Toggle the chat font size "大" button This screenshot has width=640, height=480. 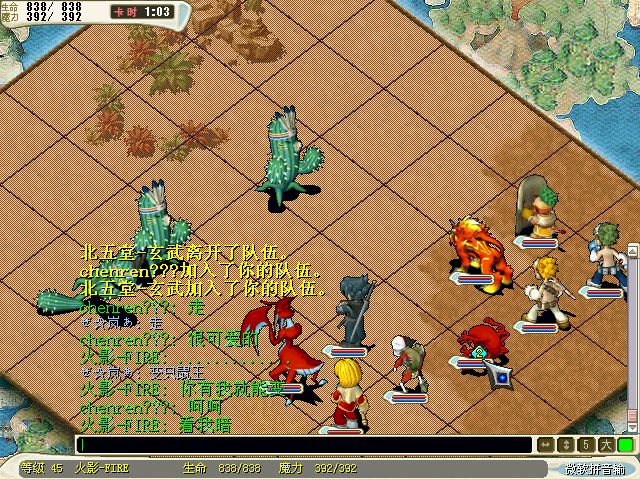click(604, 445)
